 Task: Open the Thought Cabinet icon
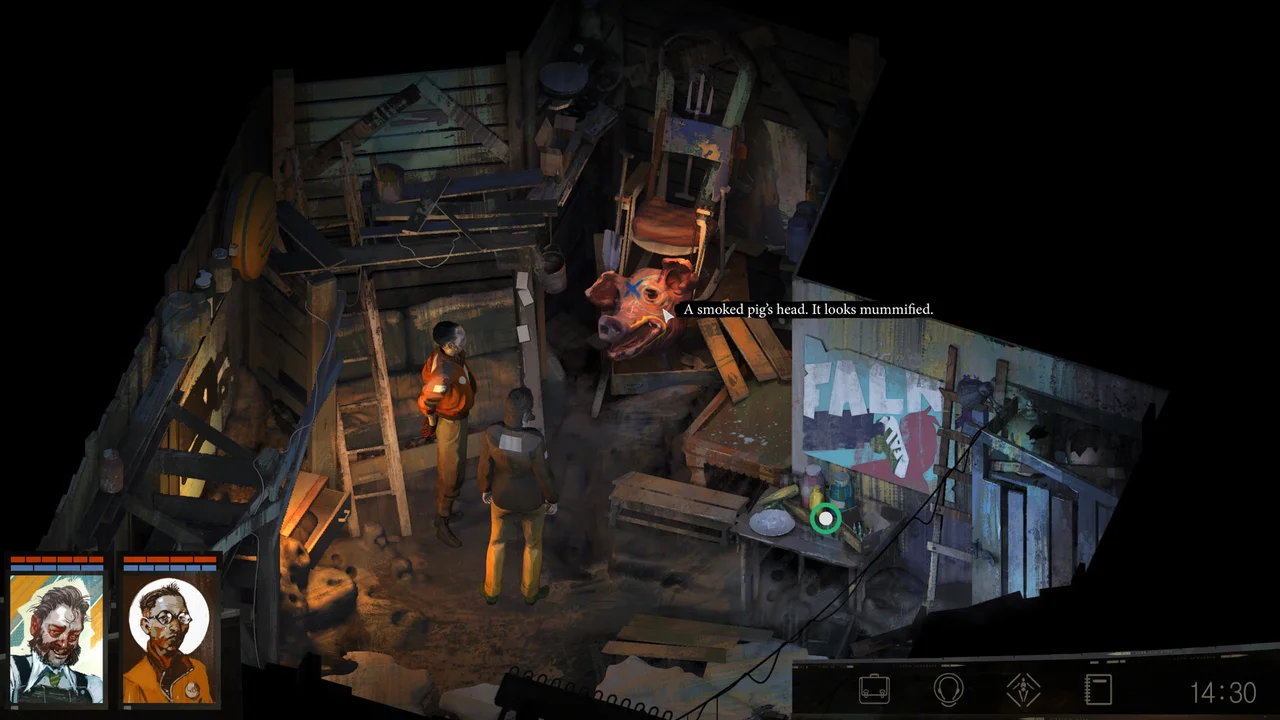tap(948, 690)
